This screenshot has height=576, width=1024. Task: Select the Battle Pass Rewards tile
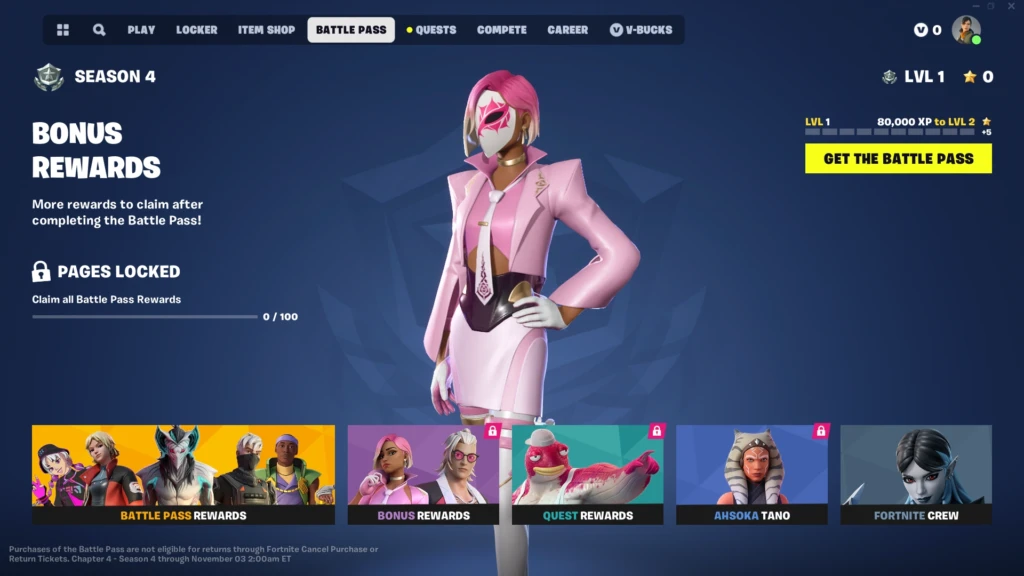[x=183, y=474]
